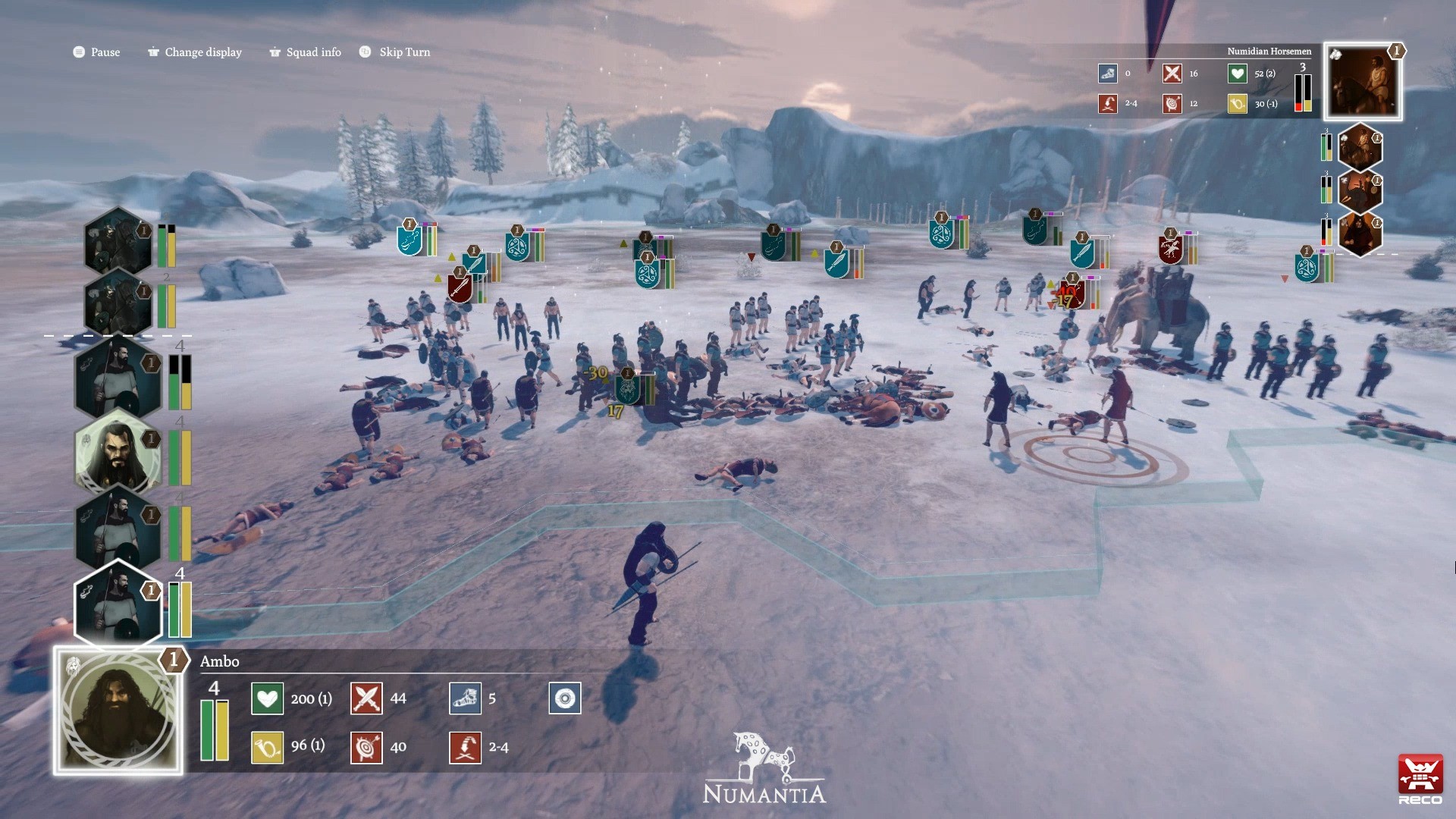The height and width of the screenshot is (819, 1456).
Task: Select the sandal movement icon showing 5
Action: pyautogui.click(x=466, y=698)
